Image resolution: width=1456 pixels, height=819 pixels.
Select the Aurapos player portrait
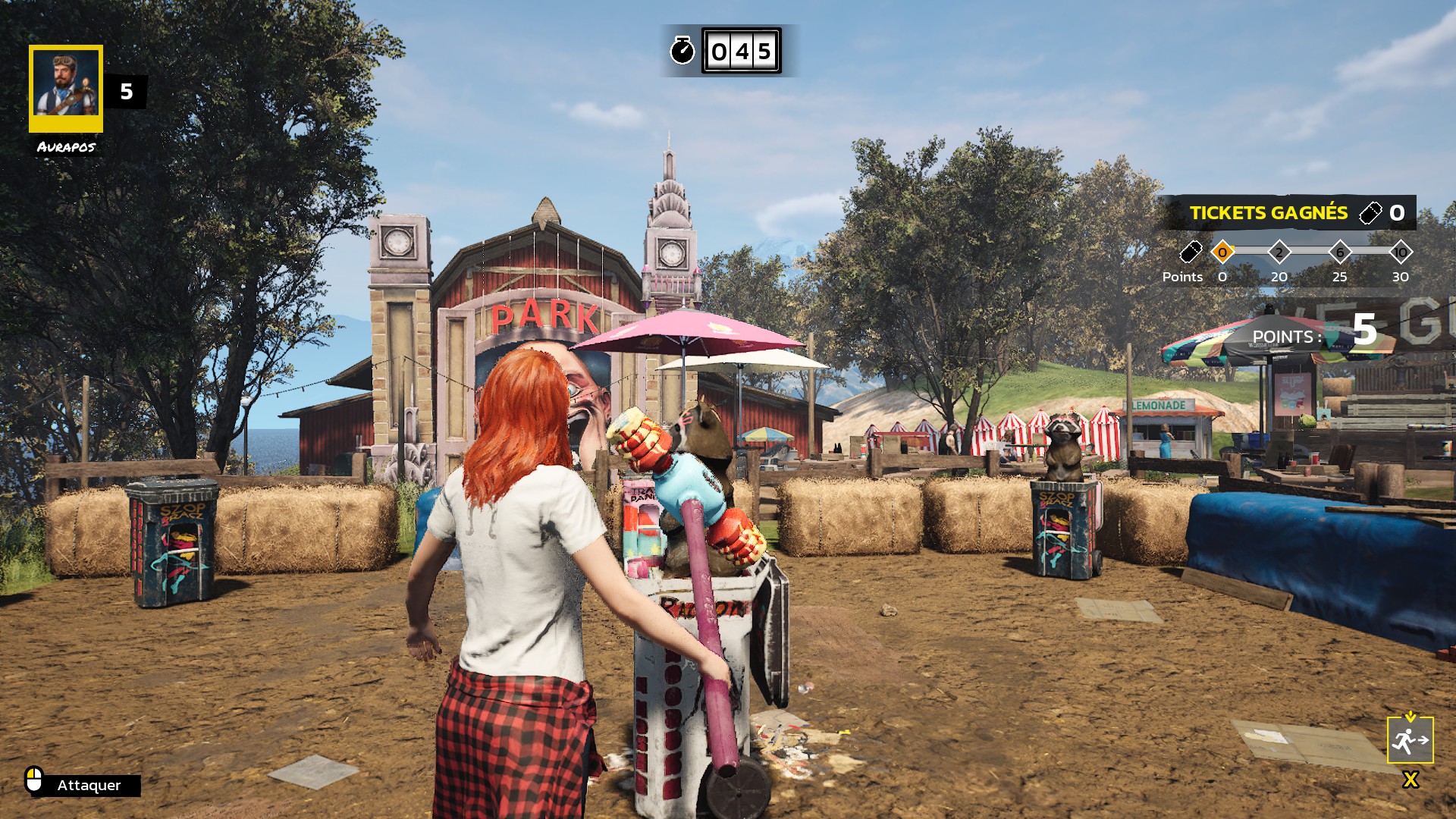click(x=66, y=88)
